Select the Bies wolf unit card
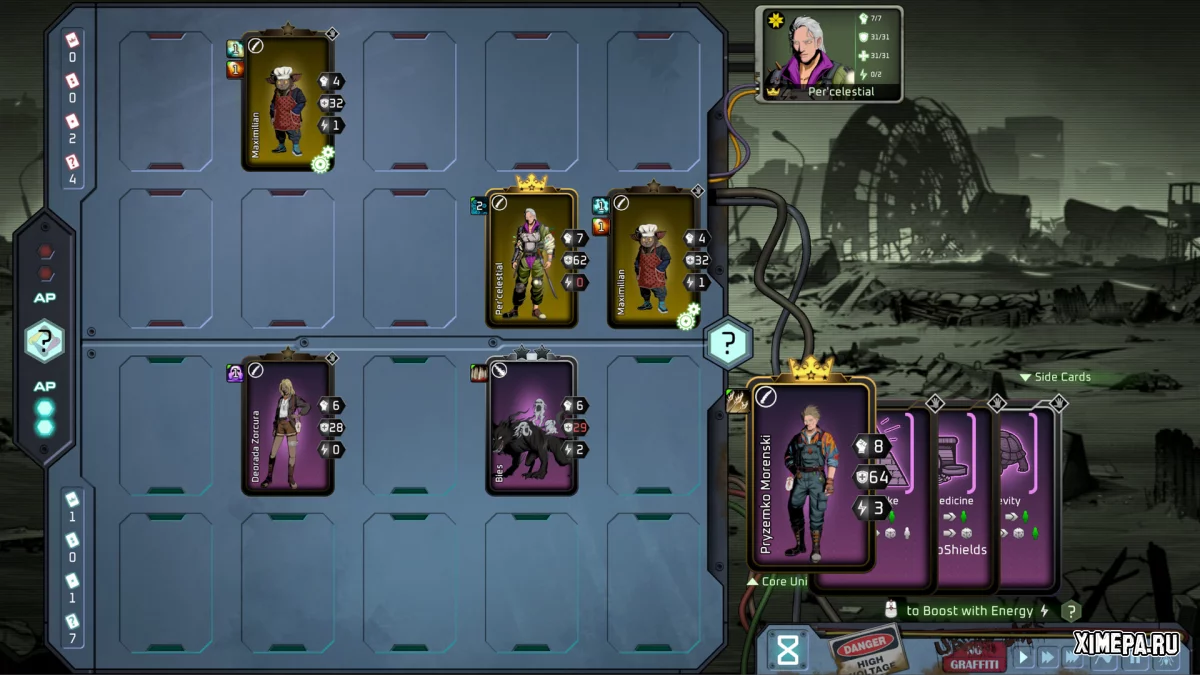The height and width of the screenshot is (675, 1200). point(531,425)
